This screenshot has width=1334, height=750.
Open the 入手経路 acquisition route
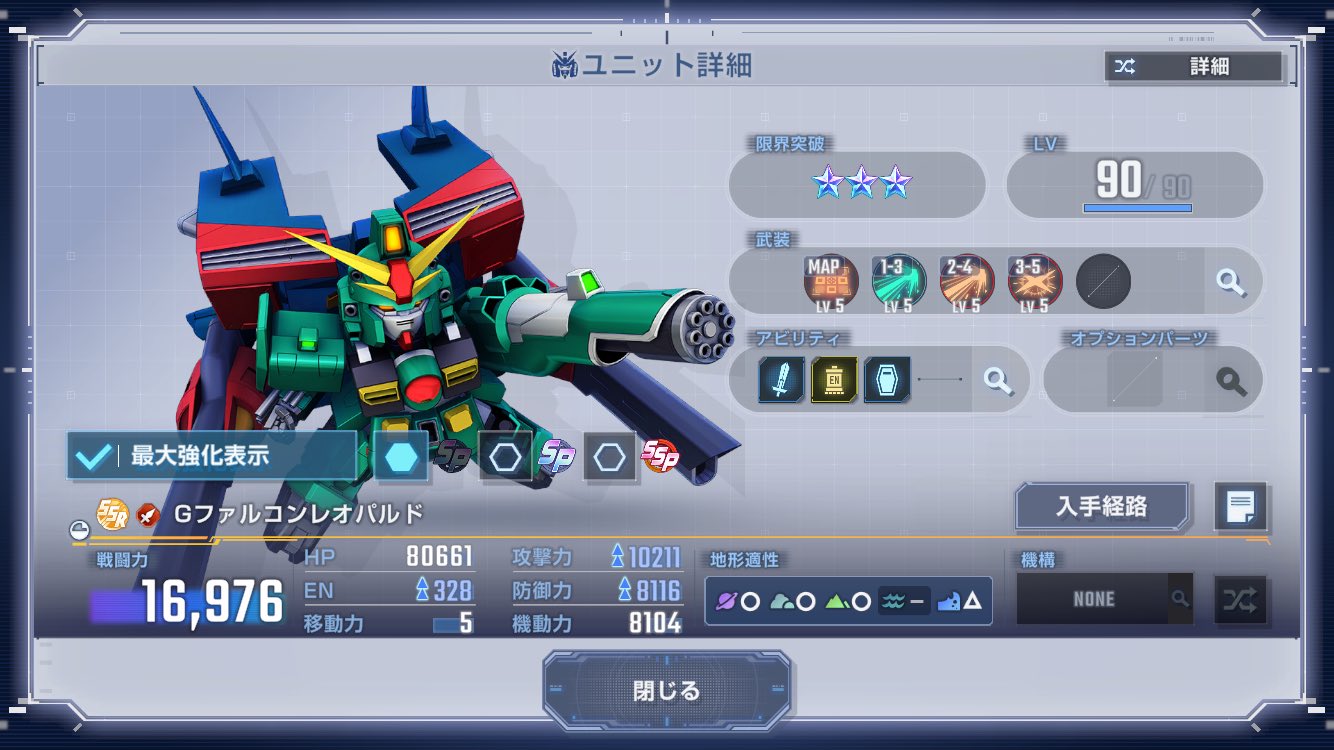coord(1102,506)
